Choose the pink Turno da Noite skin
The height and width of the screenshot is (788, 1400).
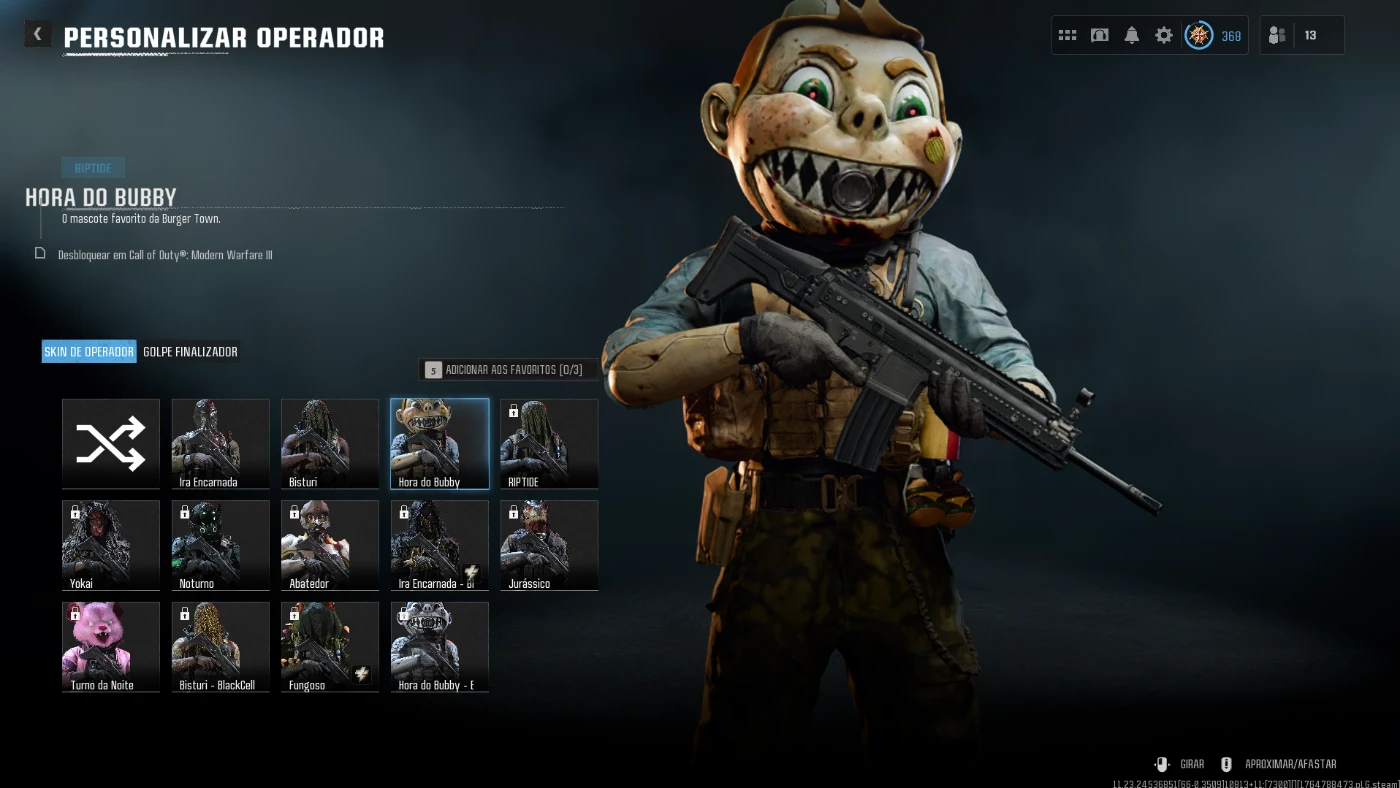[x=111, y=647]
